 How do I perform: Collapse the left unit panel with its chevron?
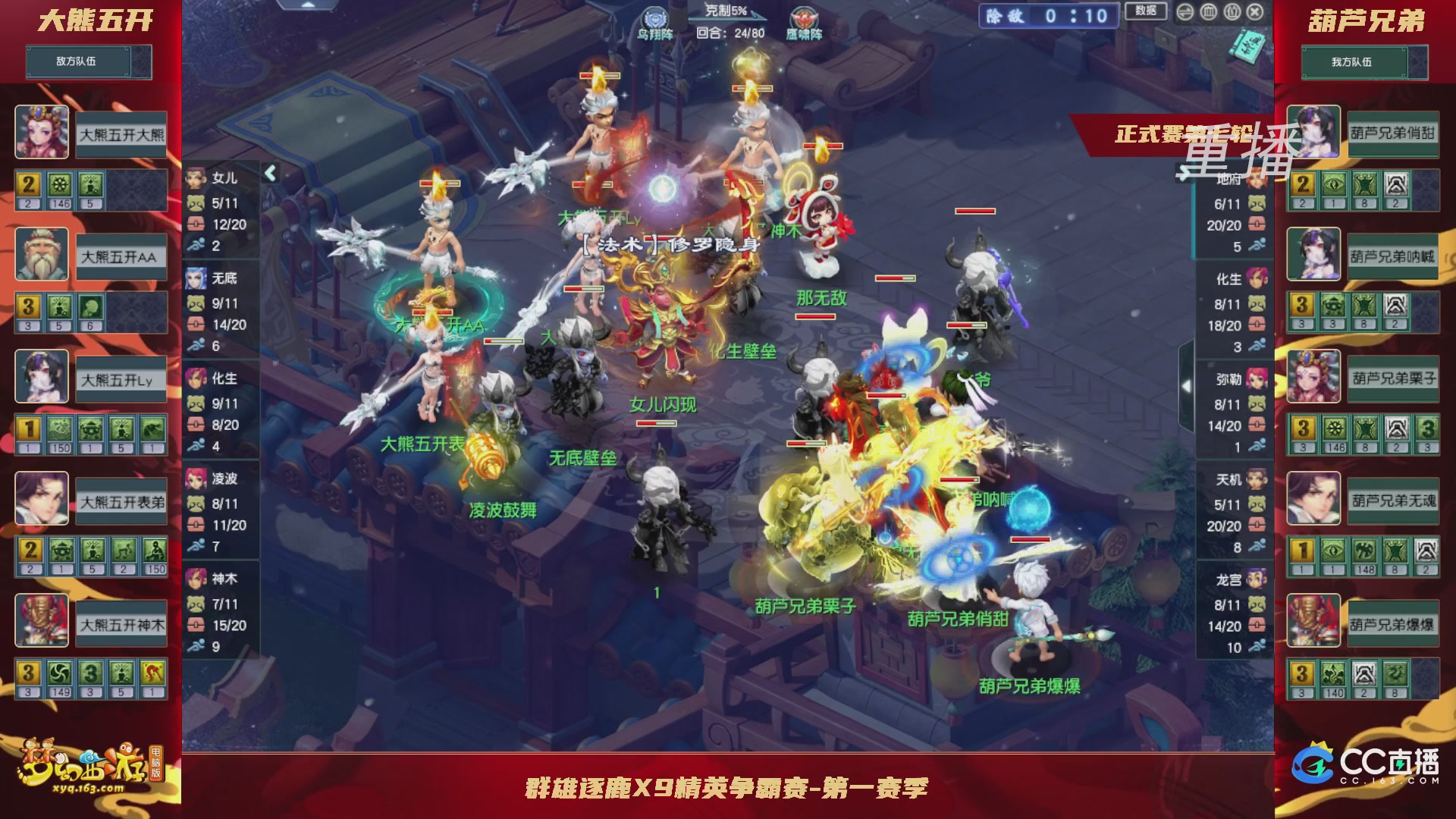point(270,173)
